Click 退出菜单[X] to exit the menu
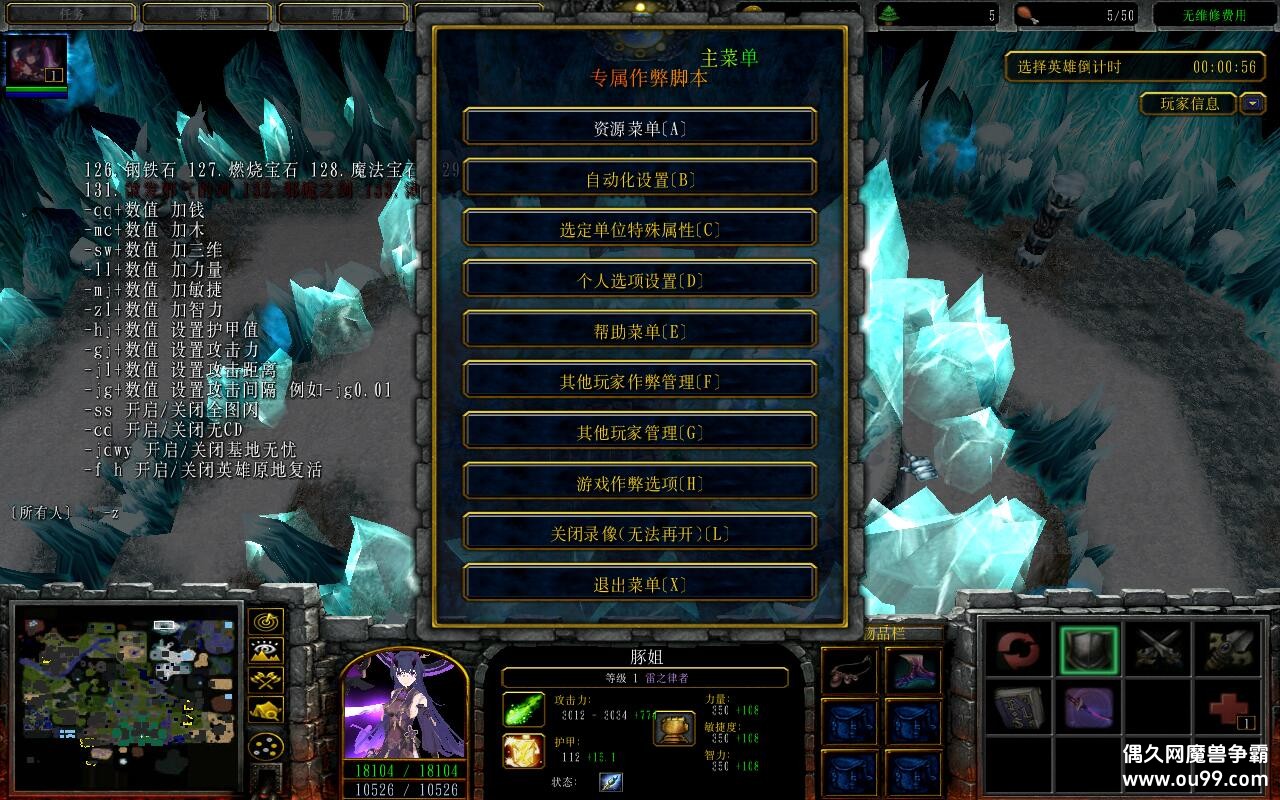This screenshot has height=800, width=1280. tap(639, 584)
